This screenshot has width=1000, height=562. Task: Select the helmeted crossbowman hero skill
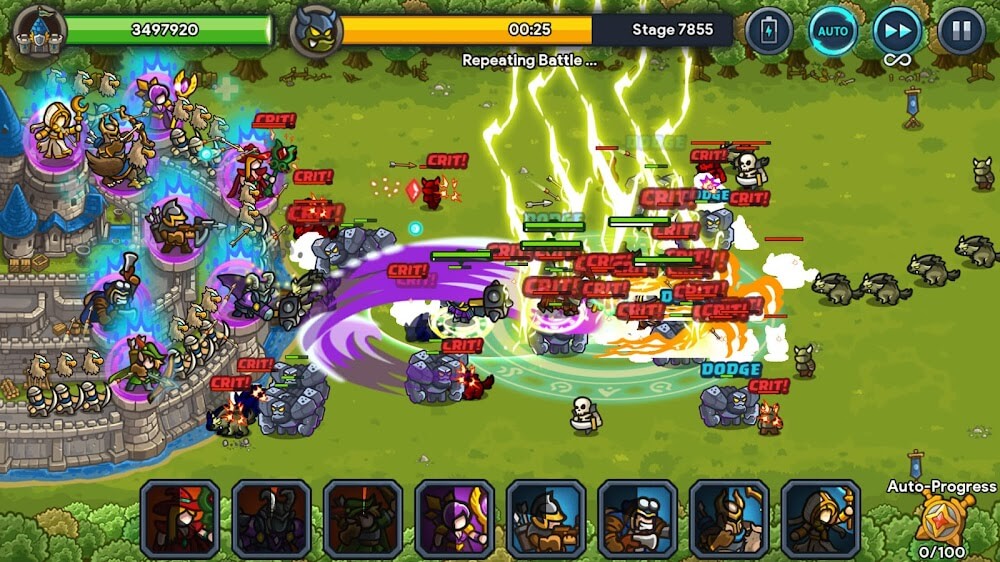click(x=546, y=518)
